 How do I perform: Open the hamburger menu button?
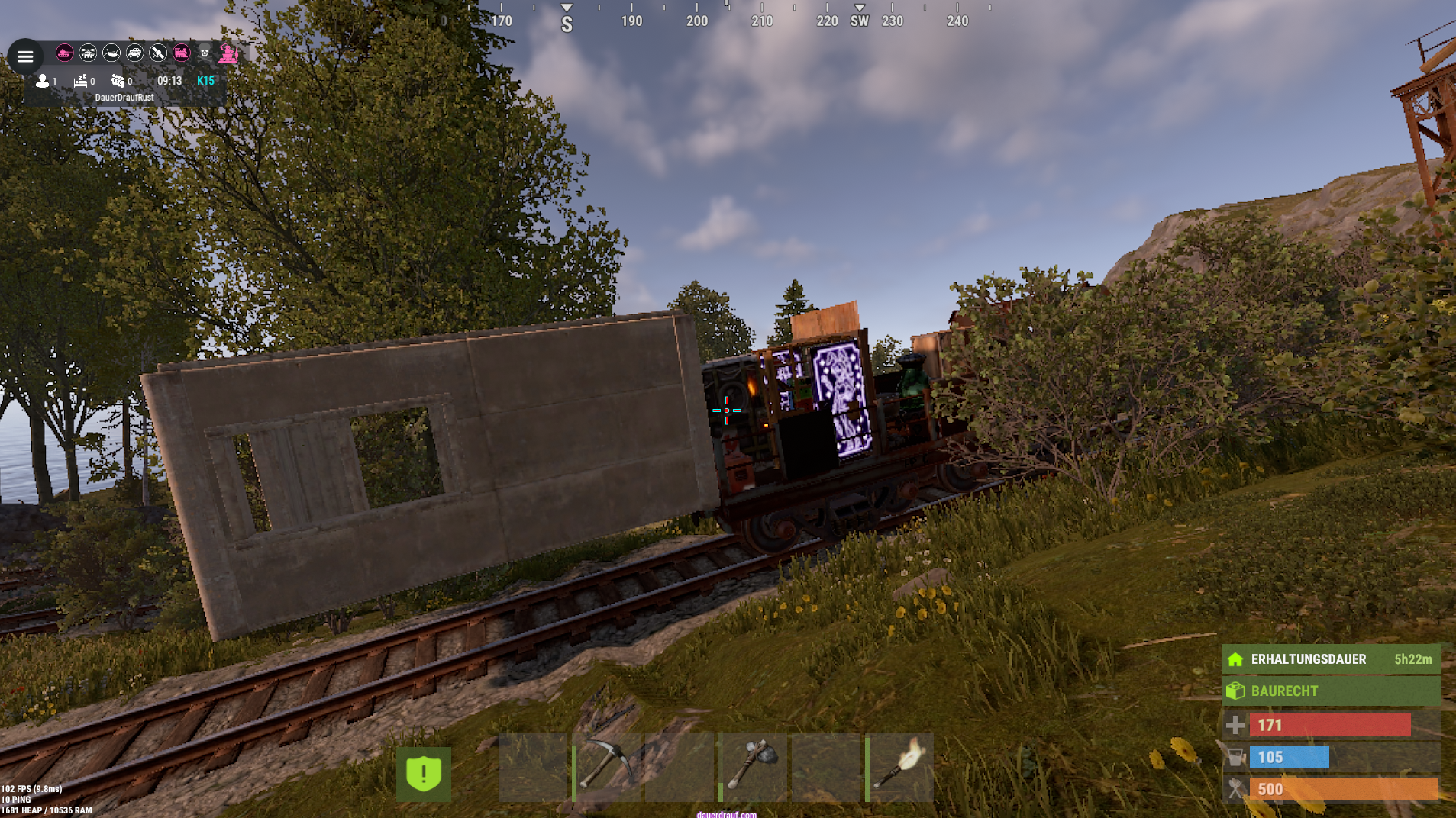click(x=25, y=56)
